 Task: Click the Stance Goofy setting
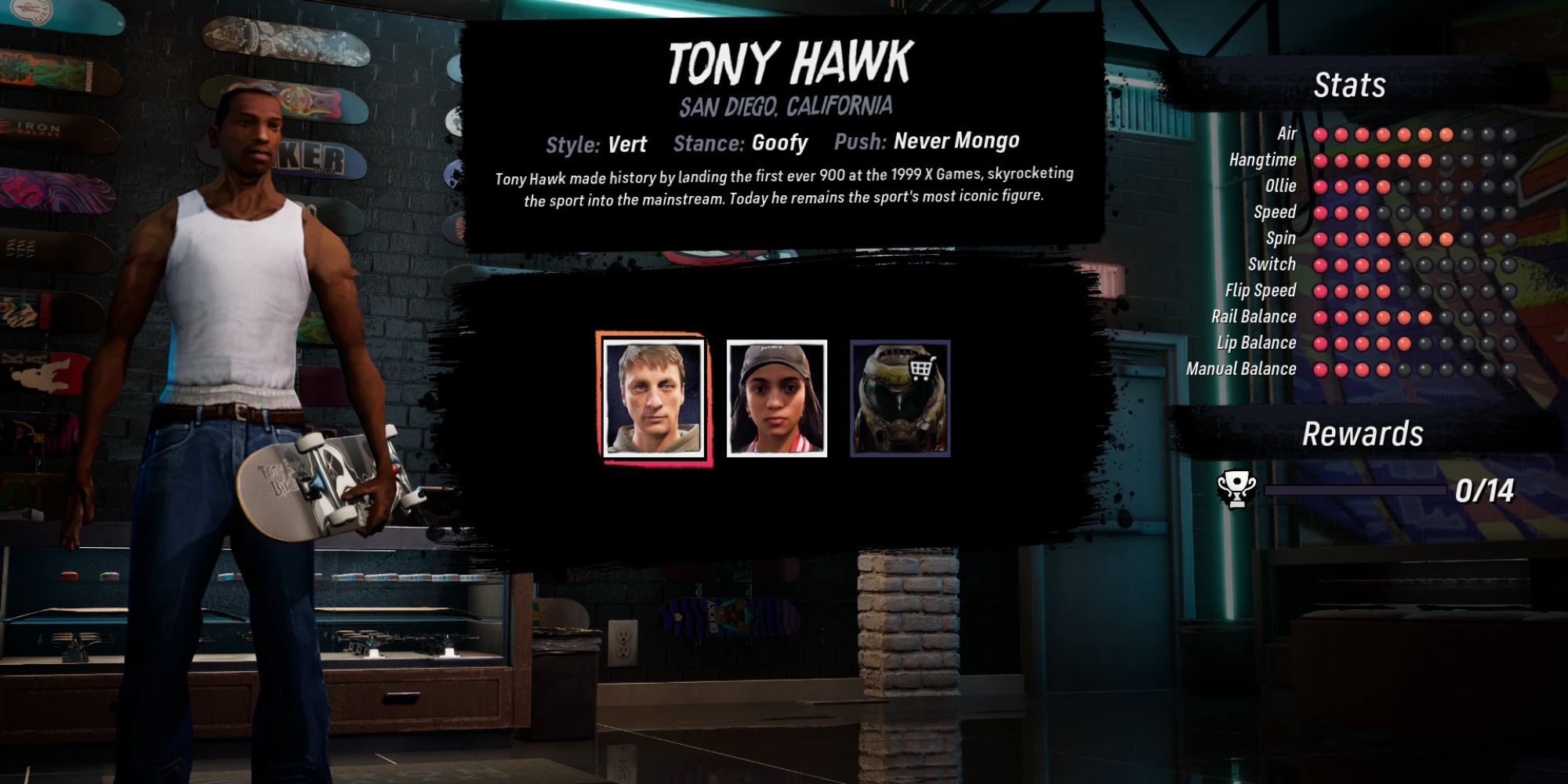(x=741, y=143)
